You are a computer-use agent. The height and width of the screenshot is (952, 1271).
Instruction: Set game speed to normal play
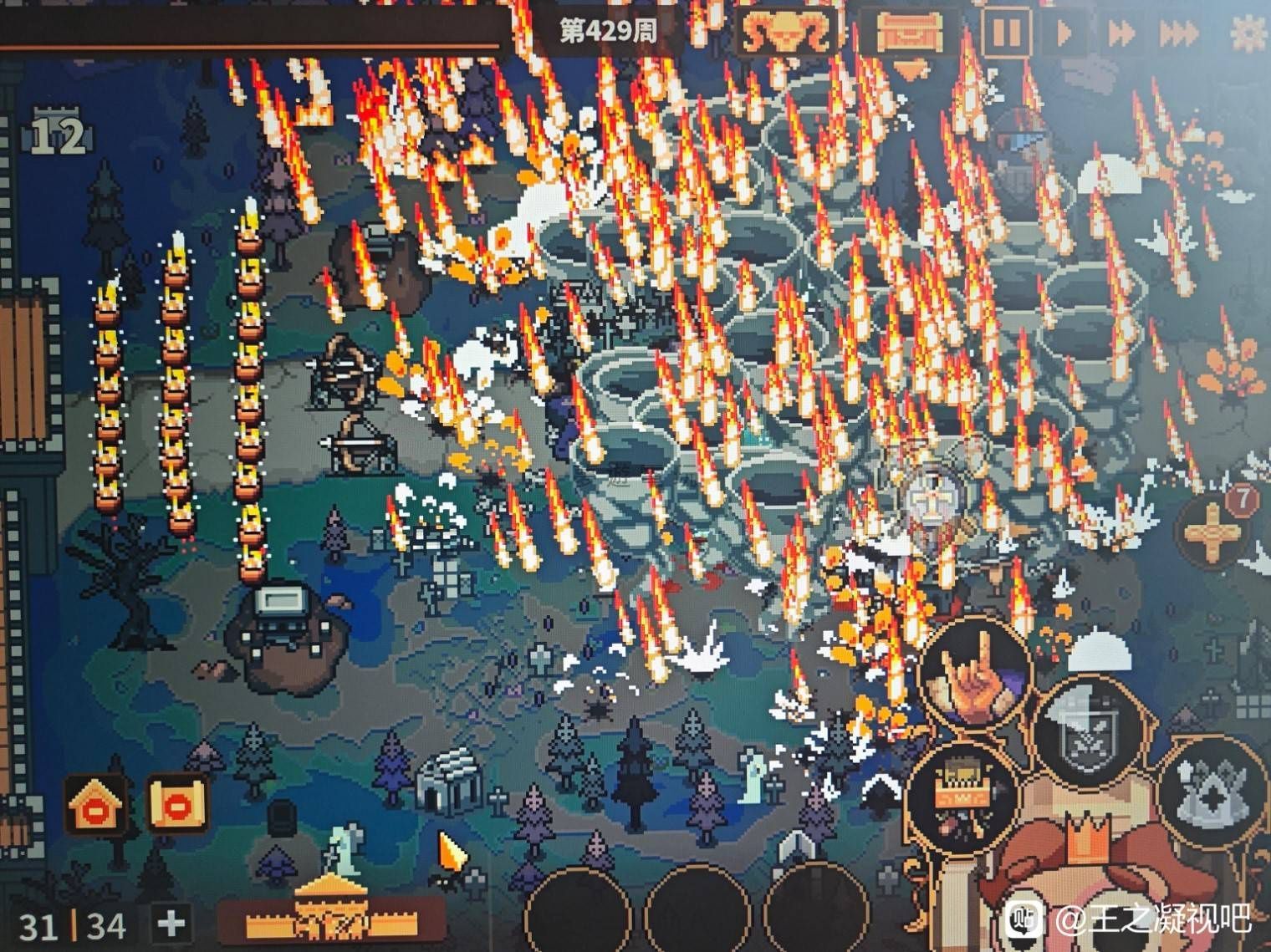point(1065,33)
